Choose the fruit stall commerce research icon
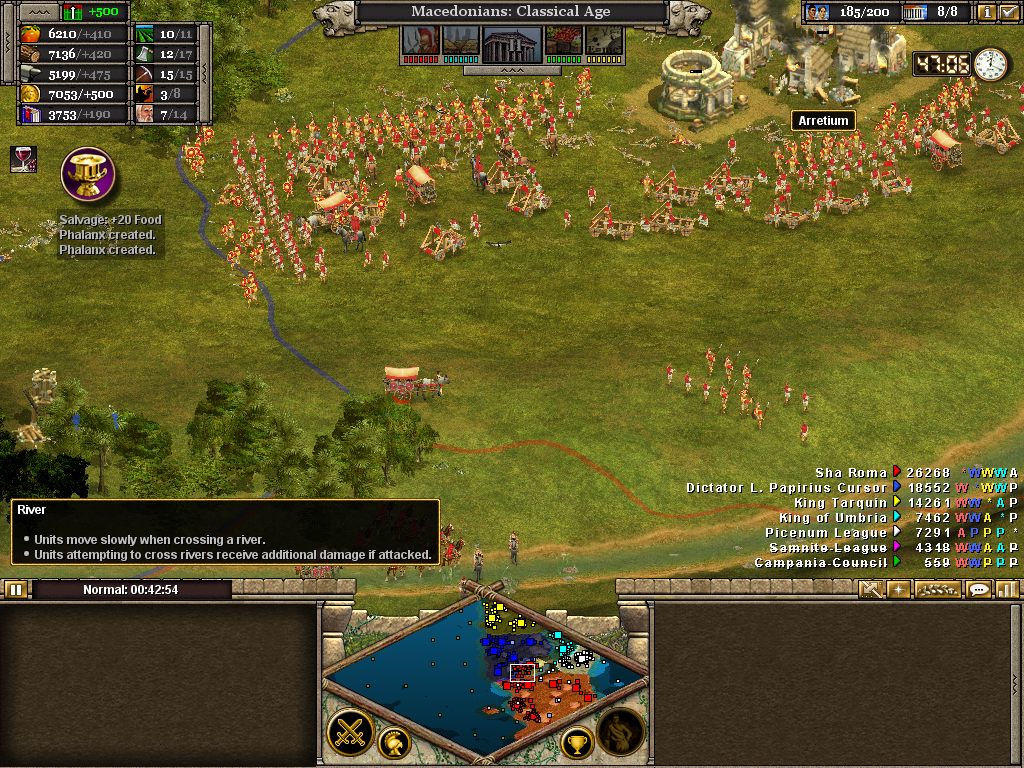 [x=562, y=42]
